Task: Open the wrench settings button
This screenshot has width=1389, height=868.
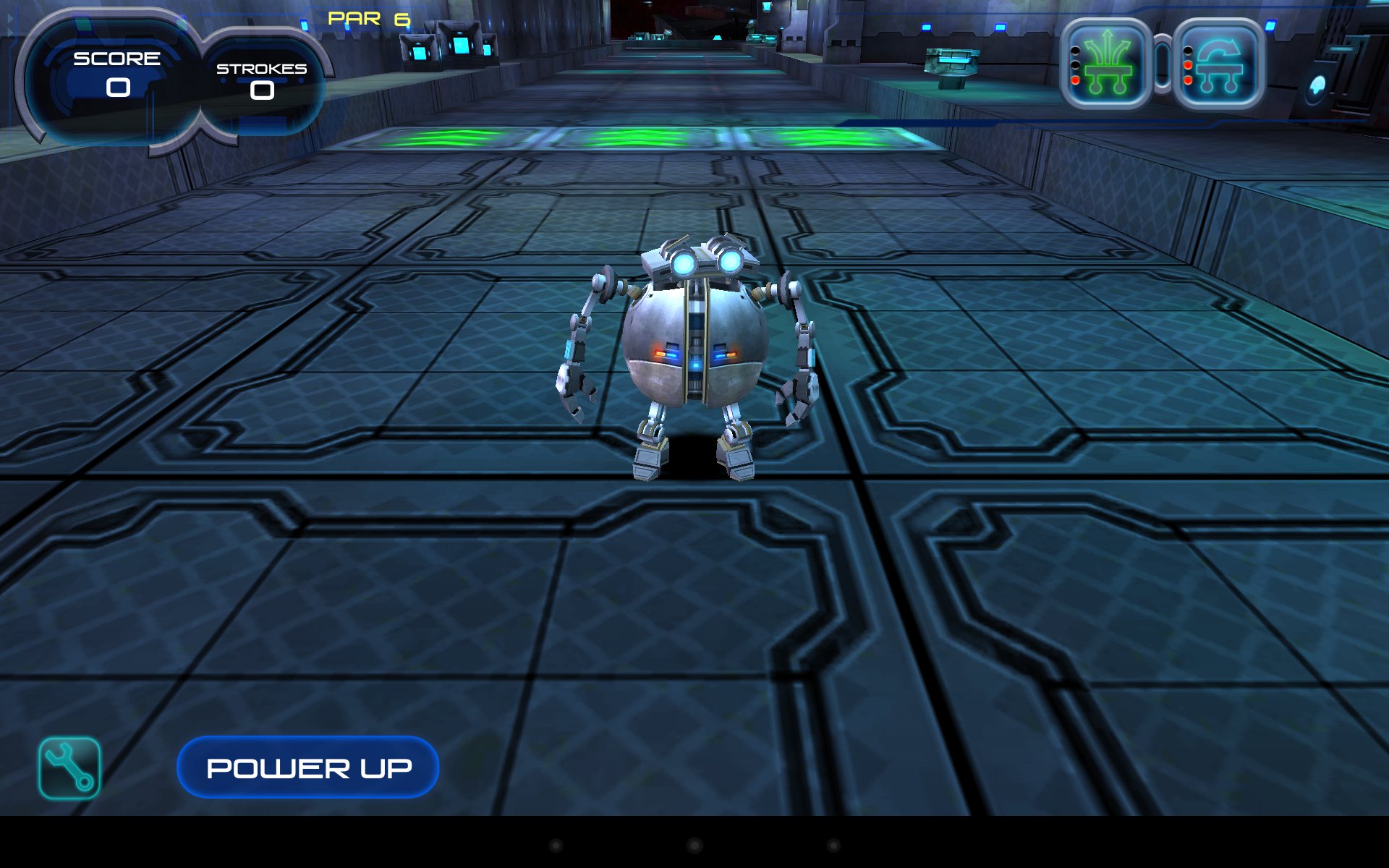Action: tap(69, 768)
